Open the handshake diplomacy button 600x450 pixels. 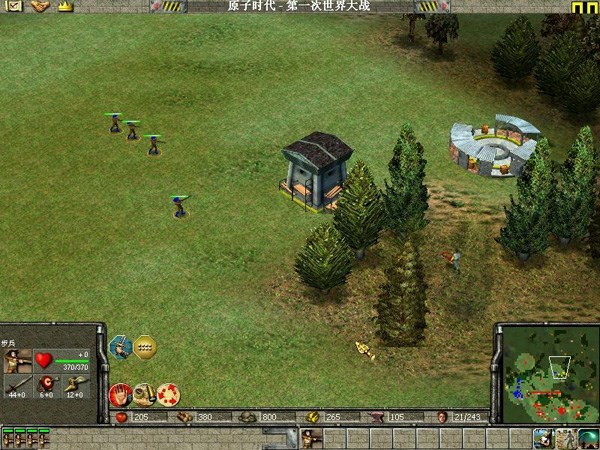point(40,6)
